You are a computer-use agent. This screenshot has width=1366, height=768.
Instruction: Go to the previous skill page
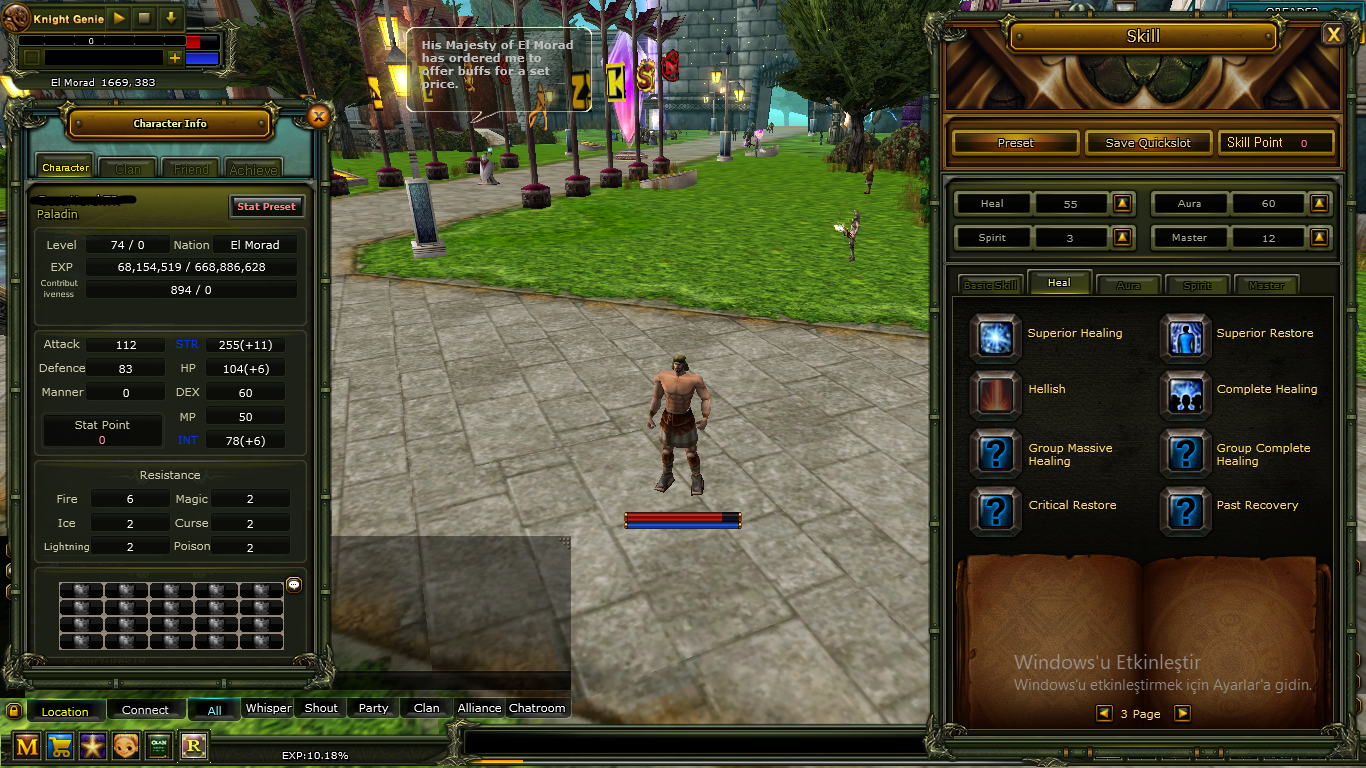click(x=1104, y=713)
